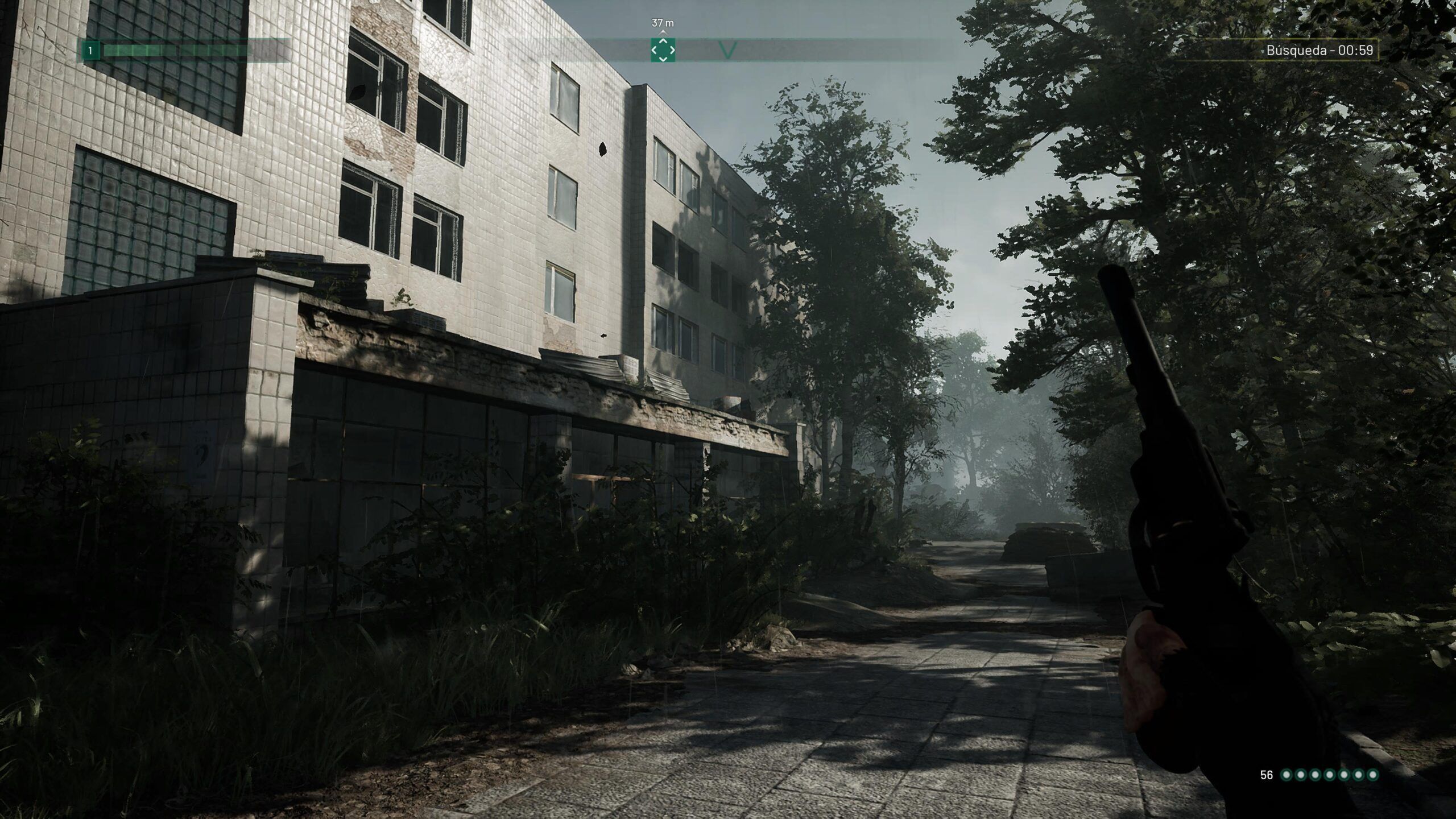Image resolution: width=1456 pixels, height=819 pixels.
Task: Select the objective waypoint marker on the compass
Action: tap(663, 50)
